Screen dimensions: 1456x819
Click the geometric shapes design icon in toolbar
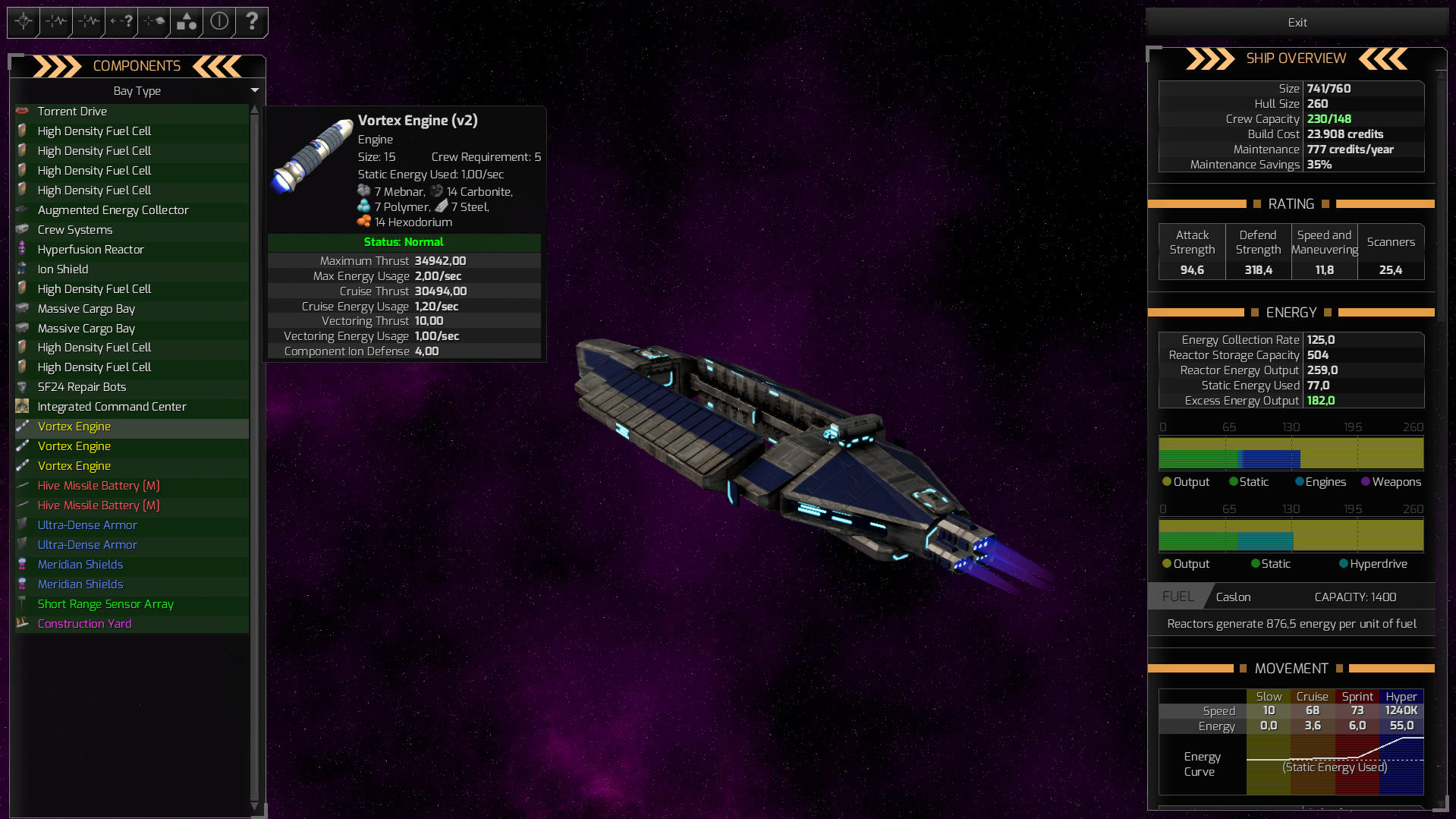(x=186, y=21)
